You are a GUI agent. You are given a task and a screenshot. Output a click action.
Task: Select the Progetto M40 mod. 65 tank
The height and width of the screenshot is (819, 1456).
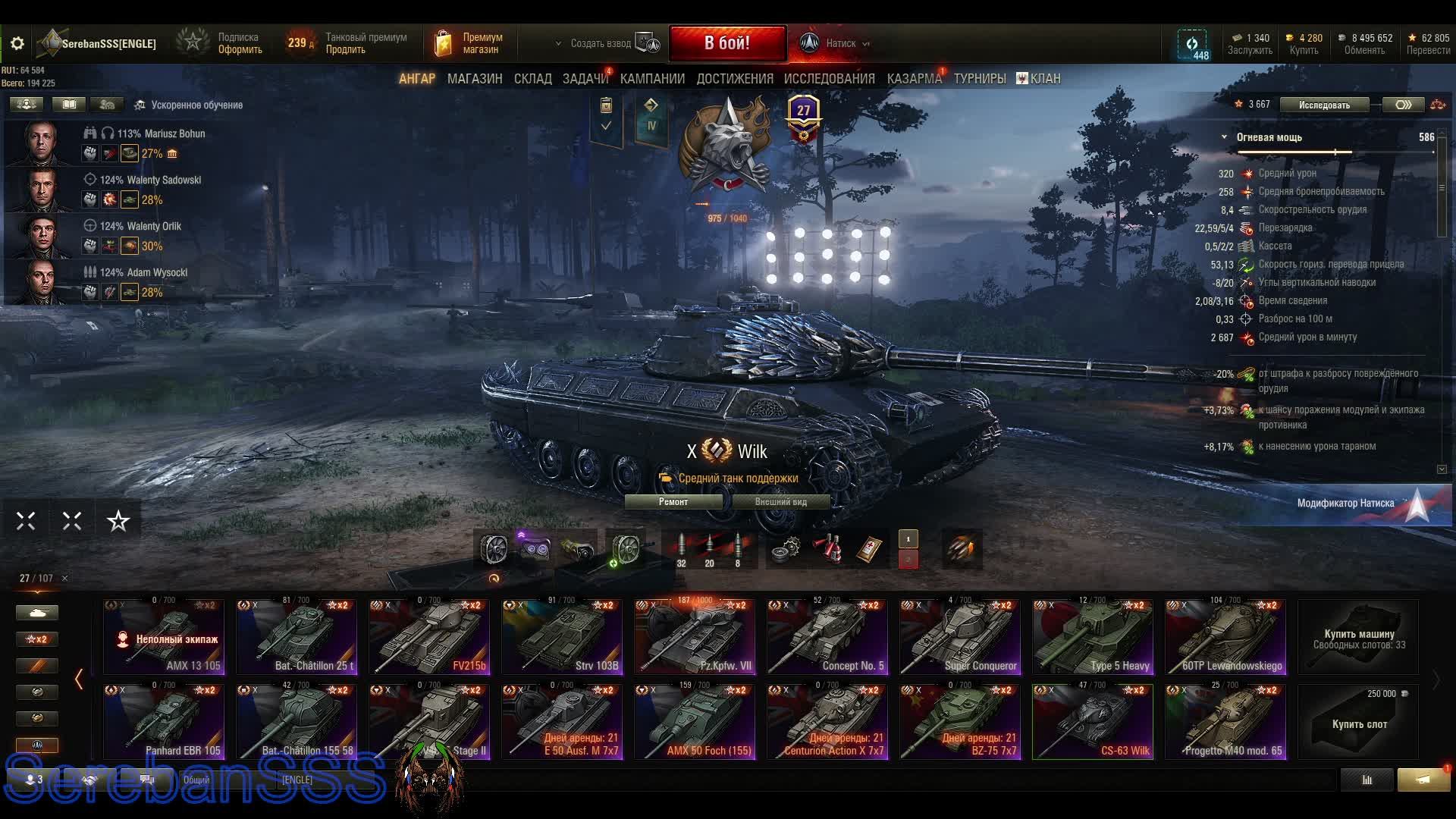point(1225,722)
